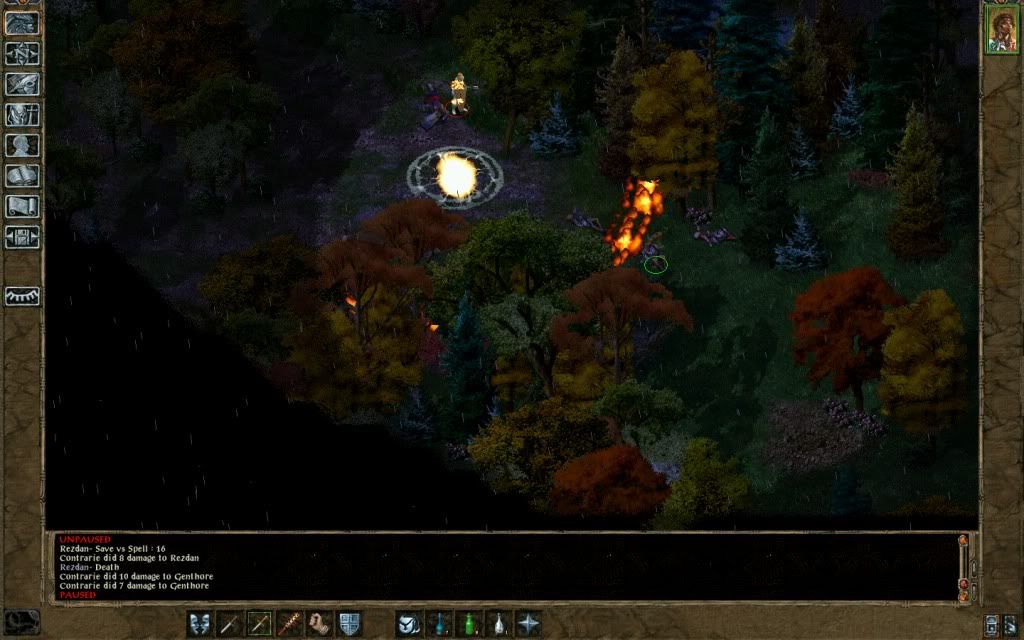The image size is (1024, 640).
Task: Open the mage spellbook
Action: point(22,176)
